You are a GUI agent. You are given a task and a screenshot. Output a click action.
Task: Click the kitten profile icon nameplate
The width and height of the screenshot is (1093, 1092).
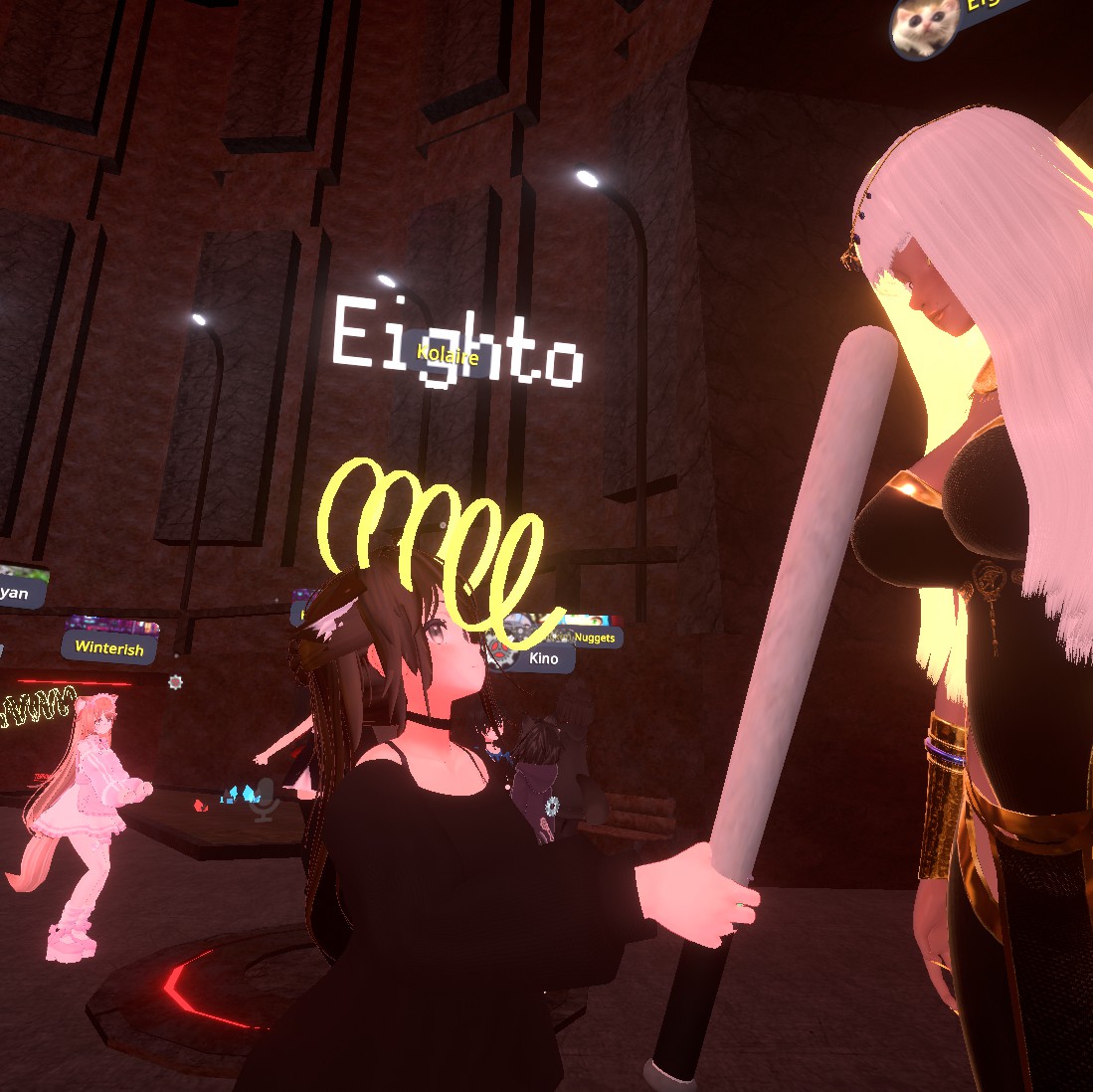click(925, 25)
